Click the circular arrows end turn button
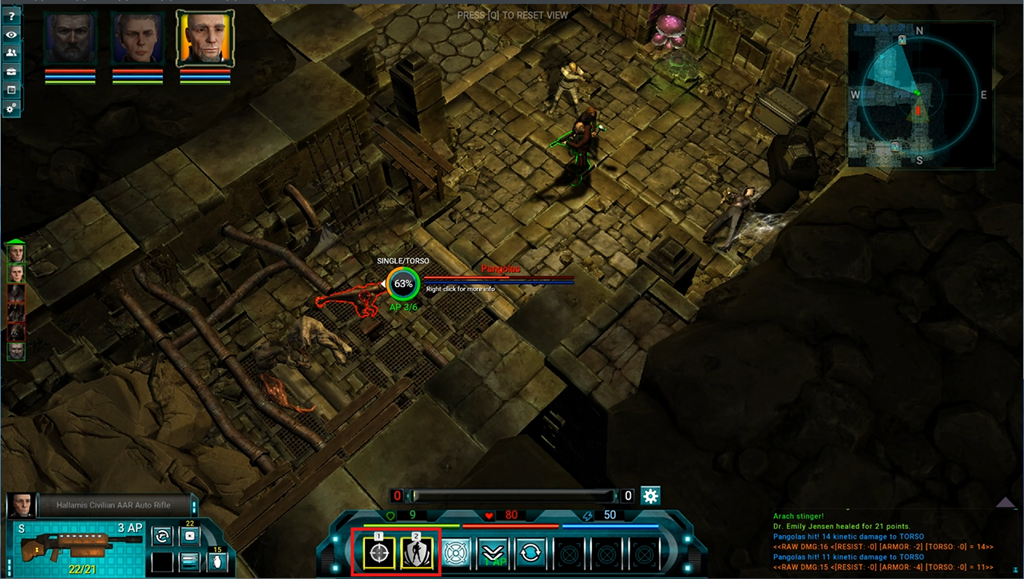Image resolution: width=1024 pixels, height=579 pixels. click(x=530, y=553)
